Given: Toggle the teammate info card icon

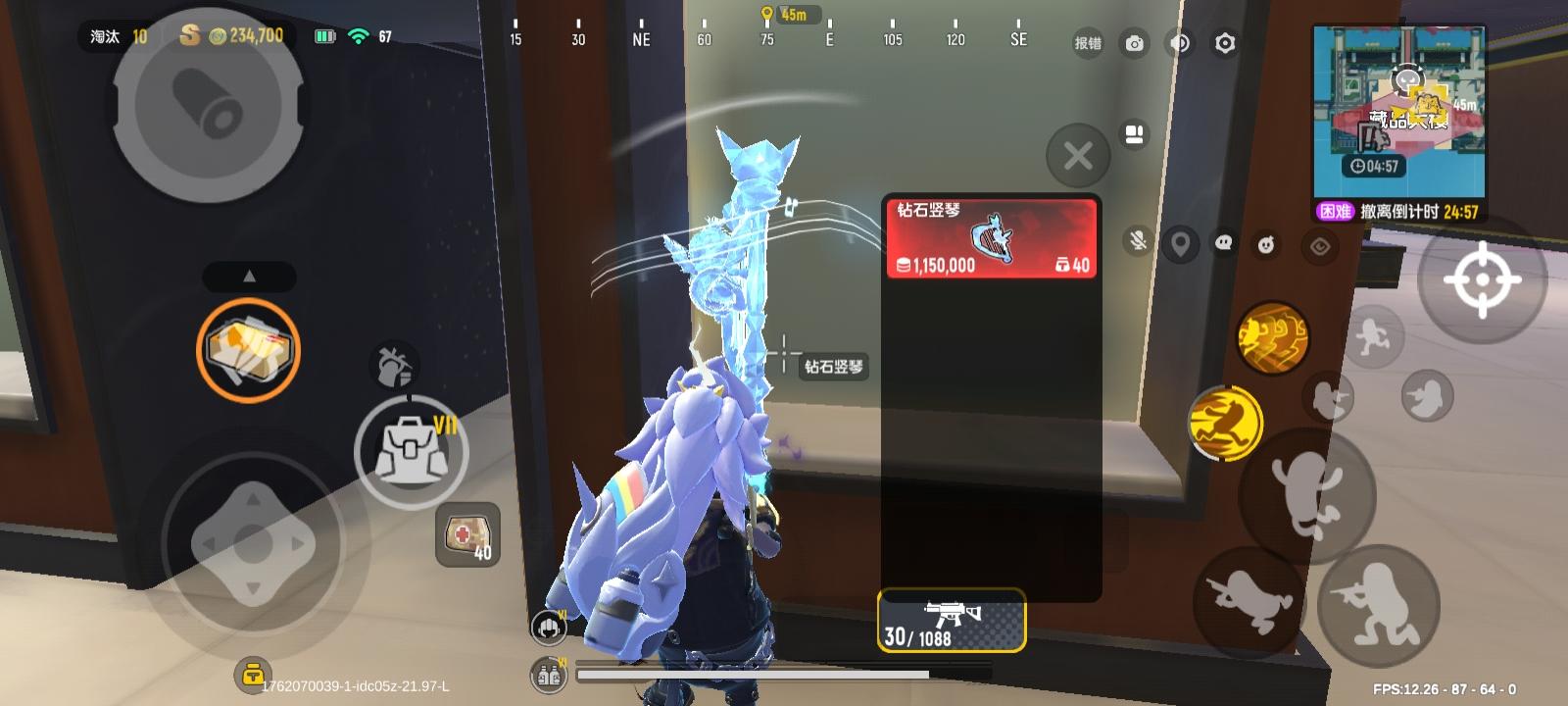Looking at the screenshot, I should 1134,135.
